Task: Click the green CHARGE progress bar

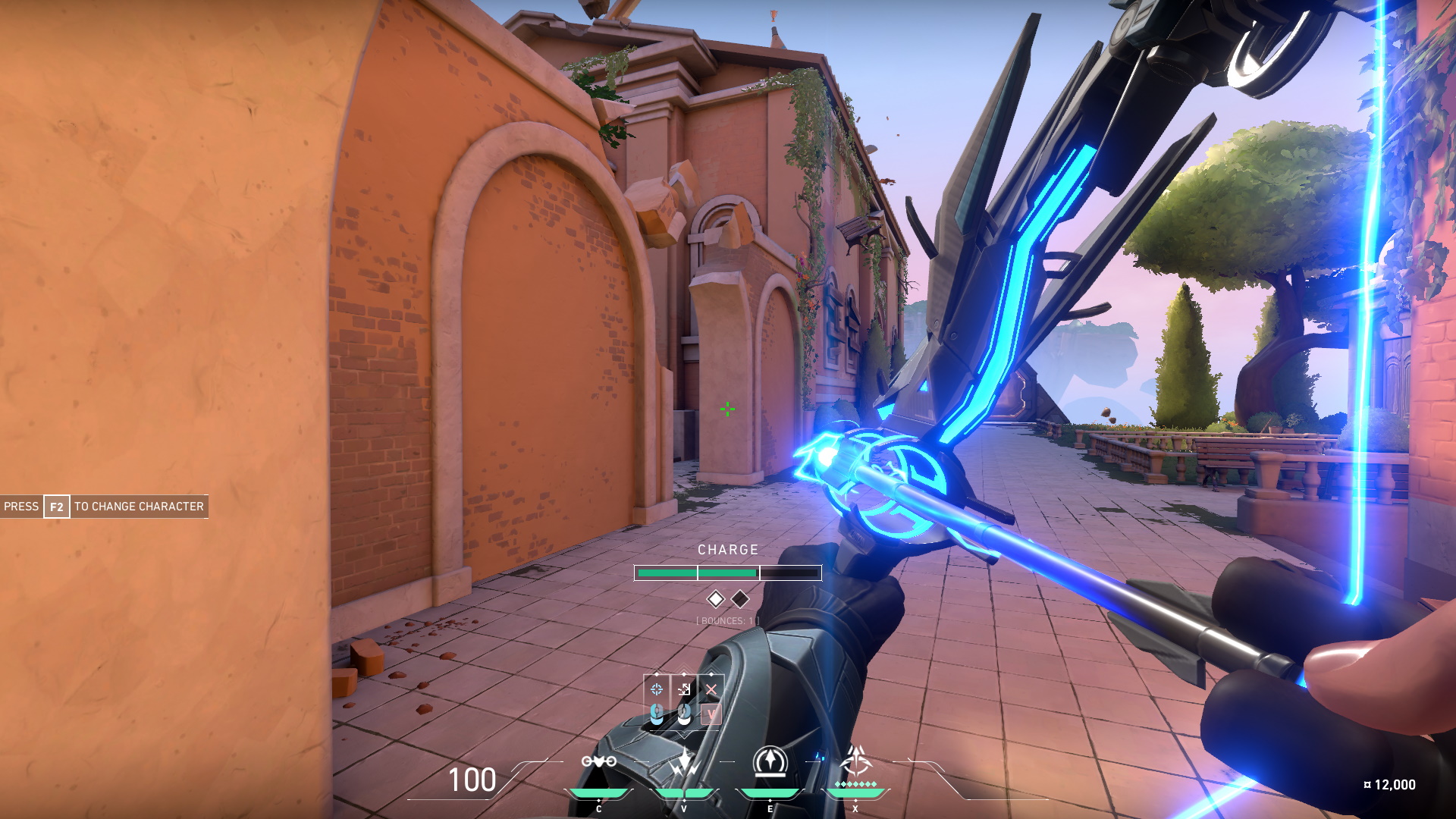Action: click(x=694, y=571)
